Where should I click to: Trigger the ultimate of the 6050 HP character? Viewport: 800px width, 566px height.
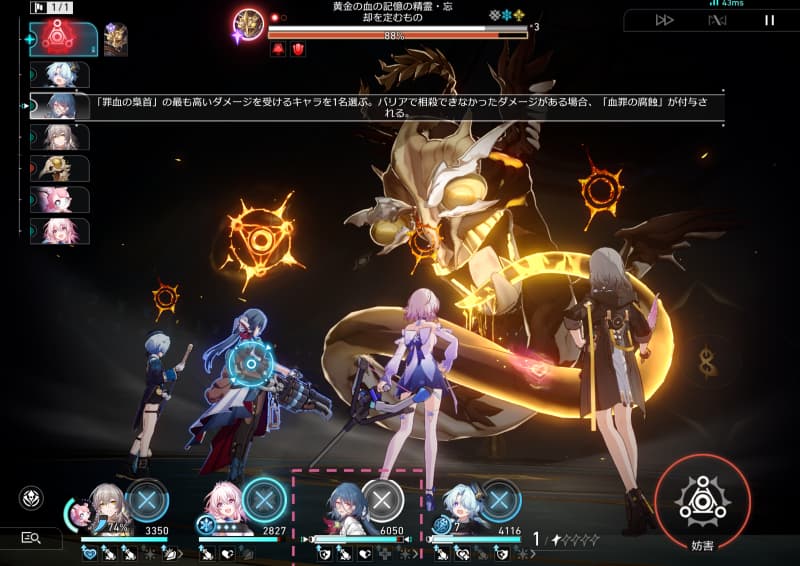pyautogui.click(x=382, y=500)
